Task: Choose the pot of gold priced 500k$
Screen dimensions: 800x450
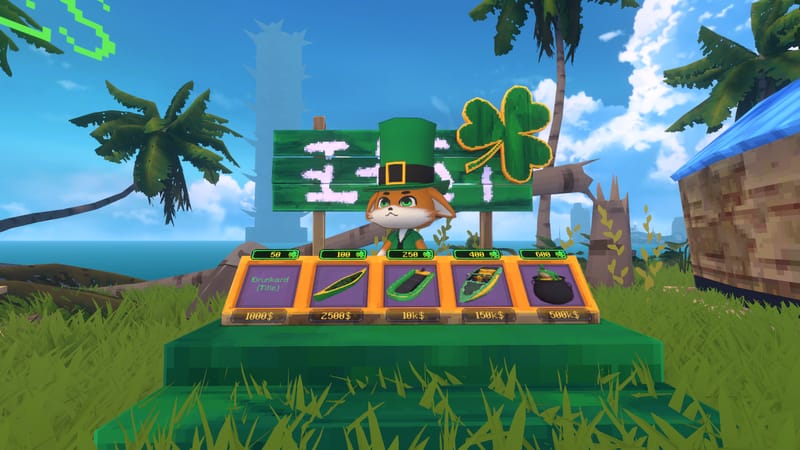Action: click(x=552, y=285)
